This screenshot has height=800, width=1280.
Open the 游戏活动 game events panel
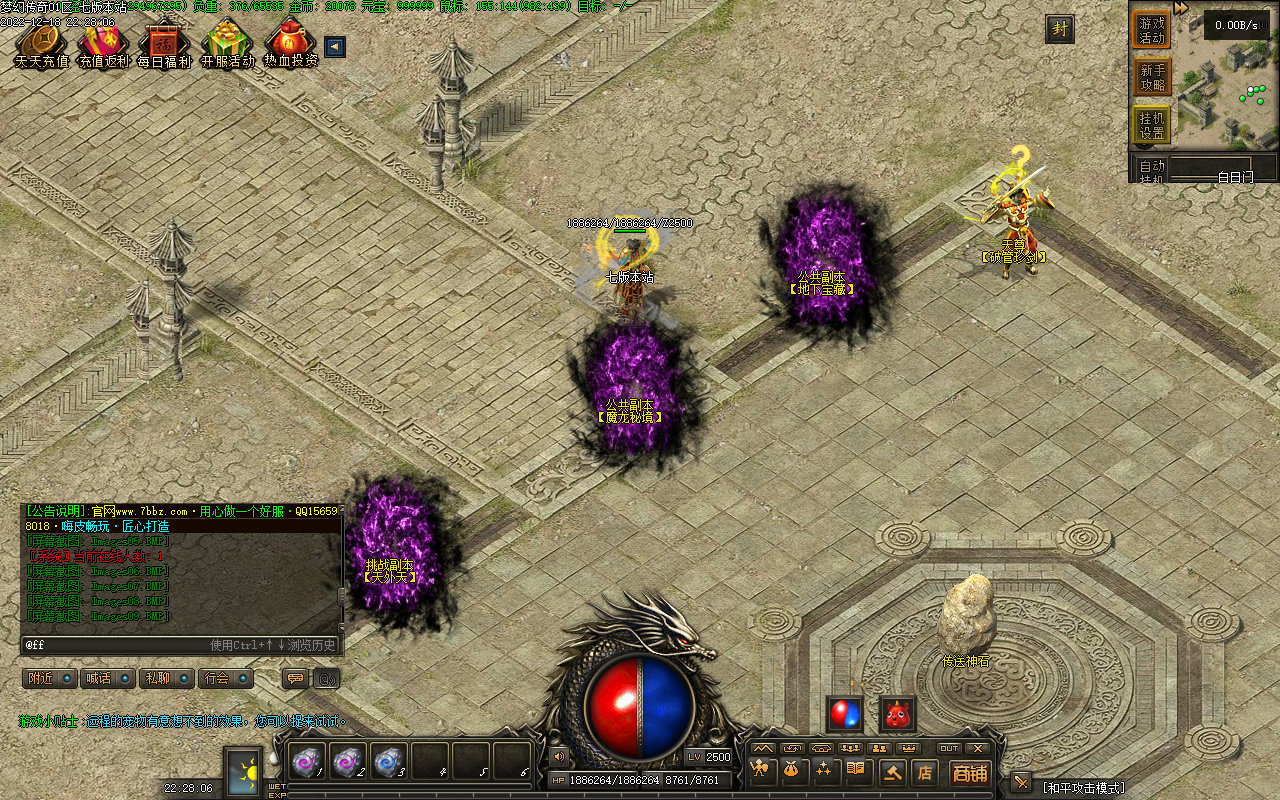point(1152,30)
